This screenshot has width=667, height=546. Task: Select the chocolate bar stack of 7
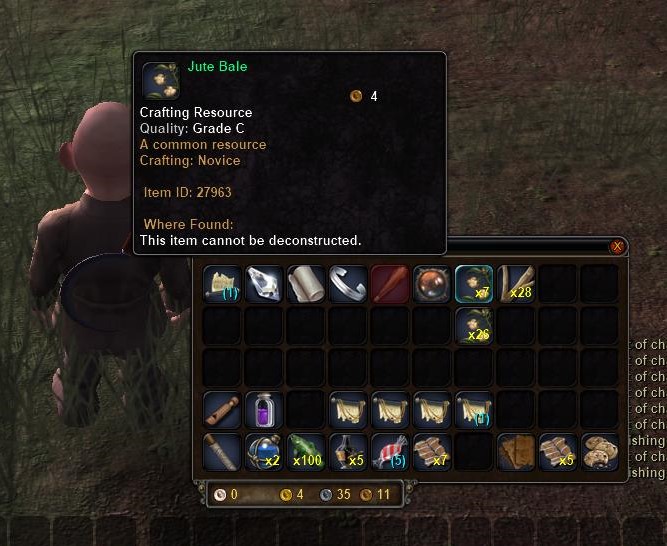click(x=432, y=451)
